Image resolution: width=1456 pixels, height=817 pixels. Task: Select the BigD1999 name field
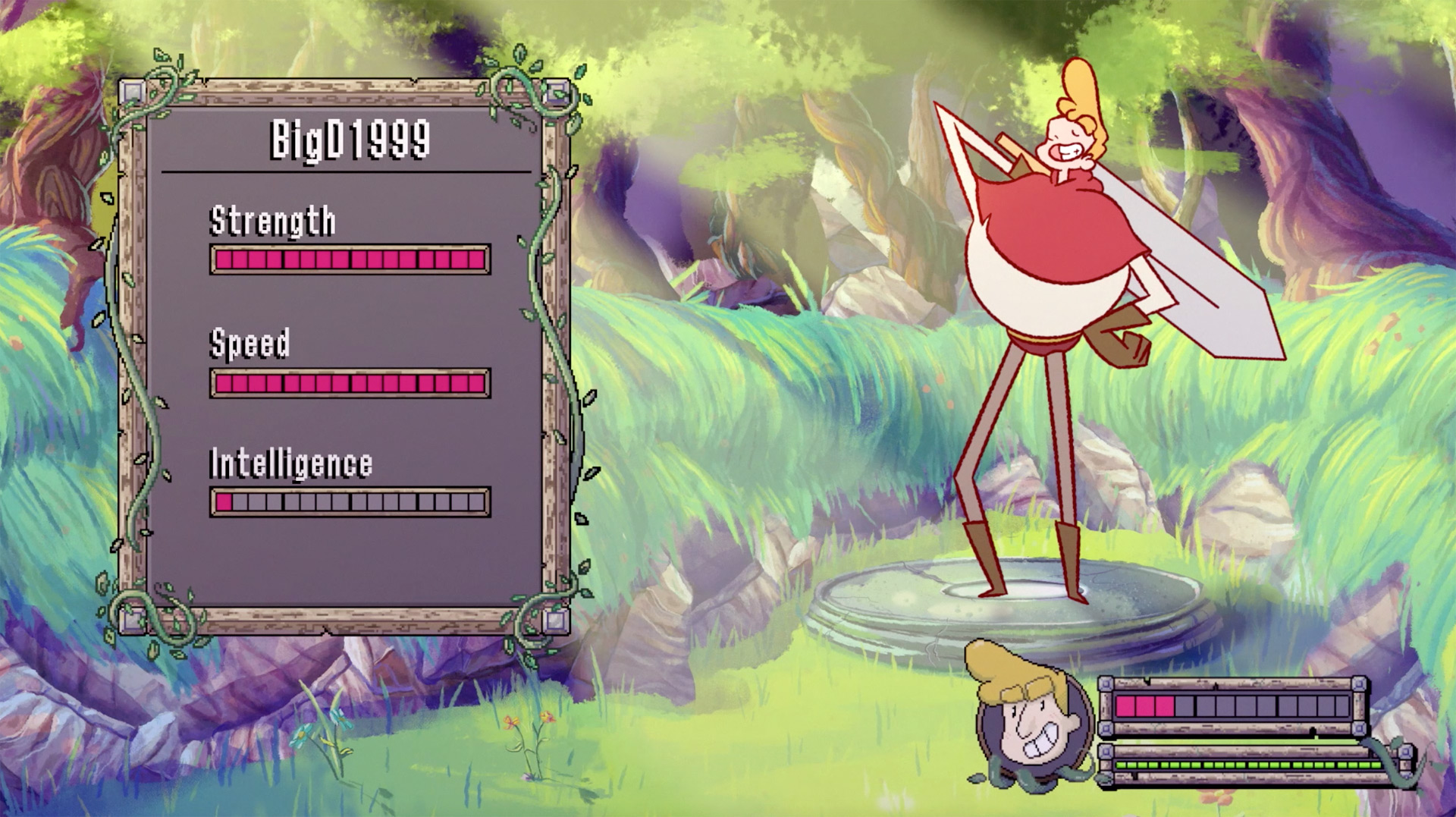coord(350,140)
